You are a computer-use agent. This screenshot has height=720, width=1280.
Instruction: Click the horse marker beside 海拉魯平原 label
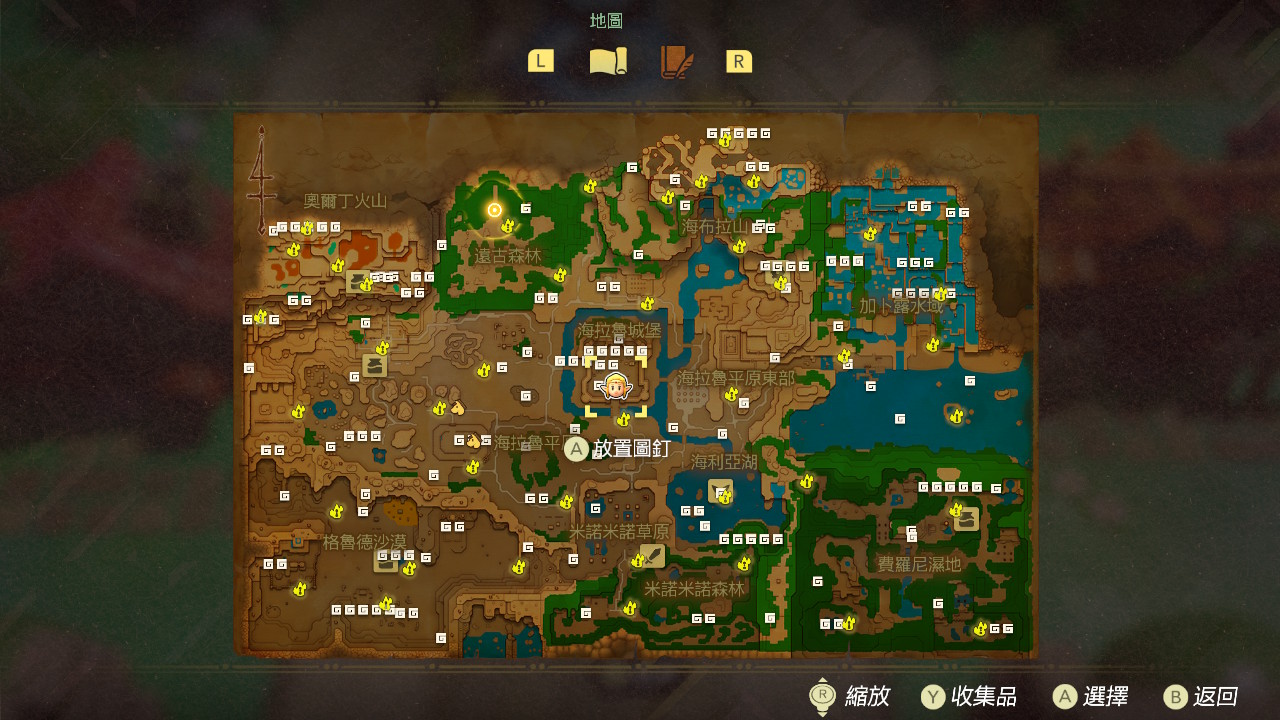click(473, 441)
